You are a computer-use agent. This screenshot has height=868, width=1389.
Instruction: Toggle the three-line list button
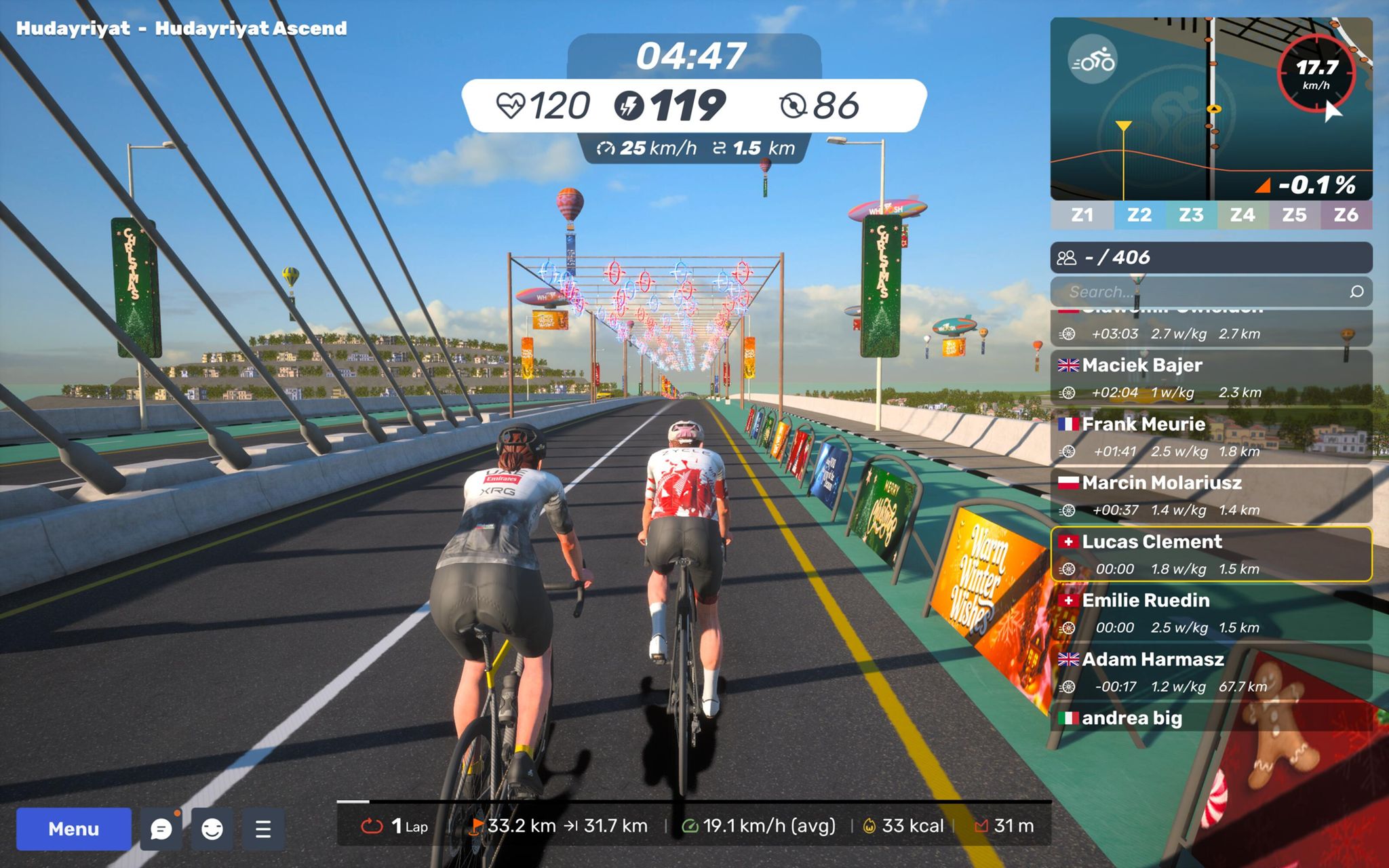point(263,829)
